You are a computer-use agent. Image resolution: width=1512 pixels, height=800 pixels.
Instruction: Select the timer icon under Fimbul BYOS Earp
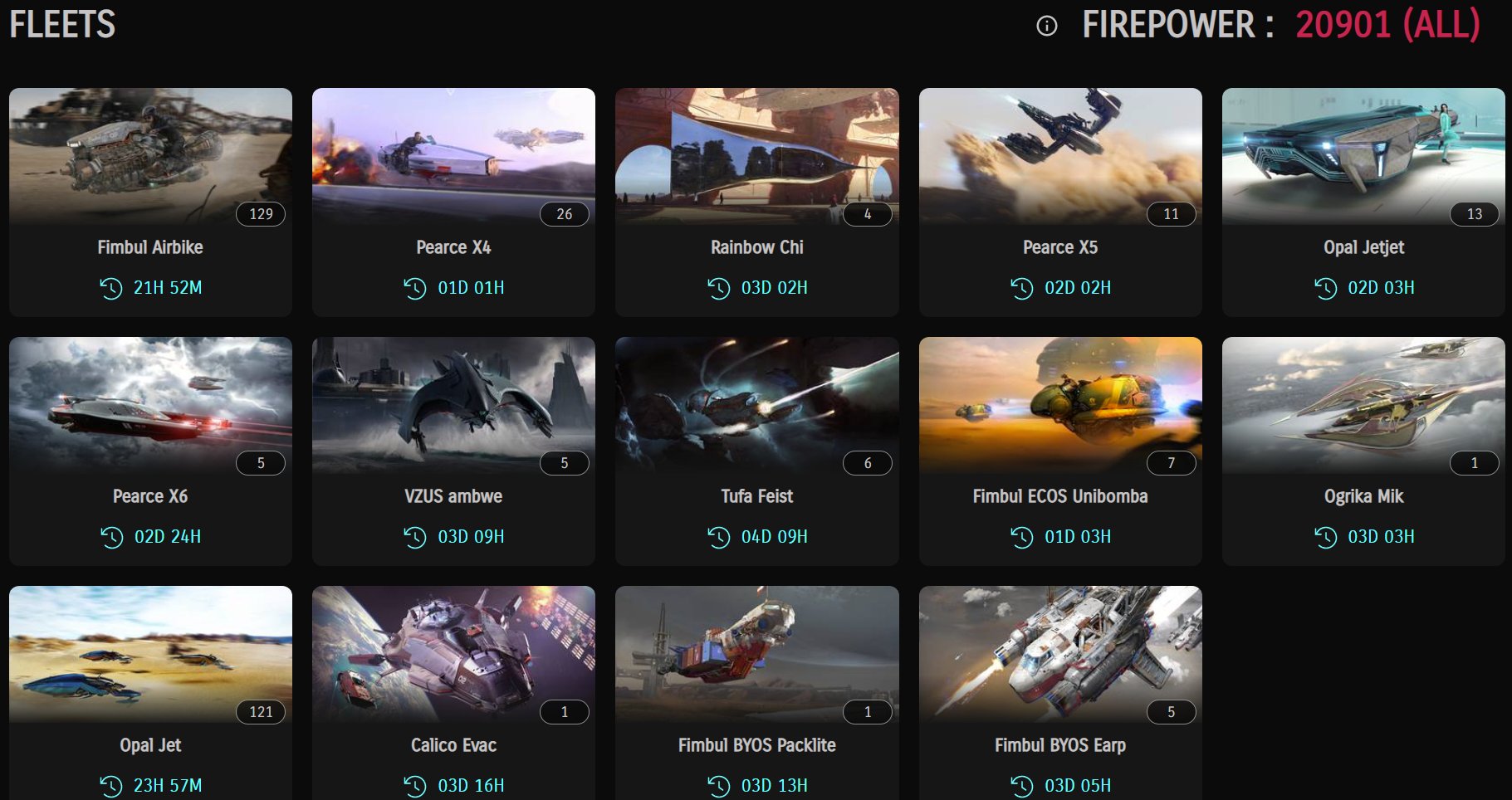point(1020,784)
